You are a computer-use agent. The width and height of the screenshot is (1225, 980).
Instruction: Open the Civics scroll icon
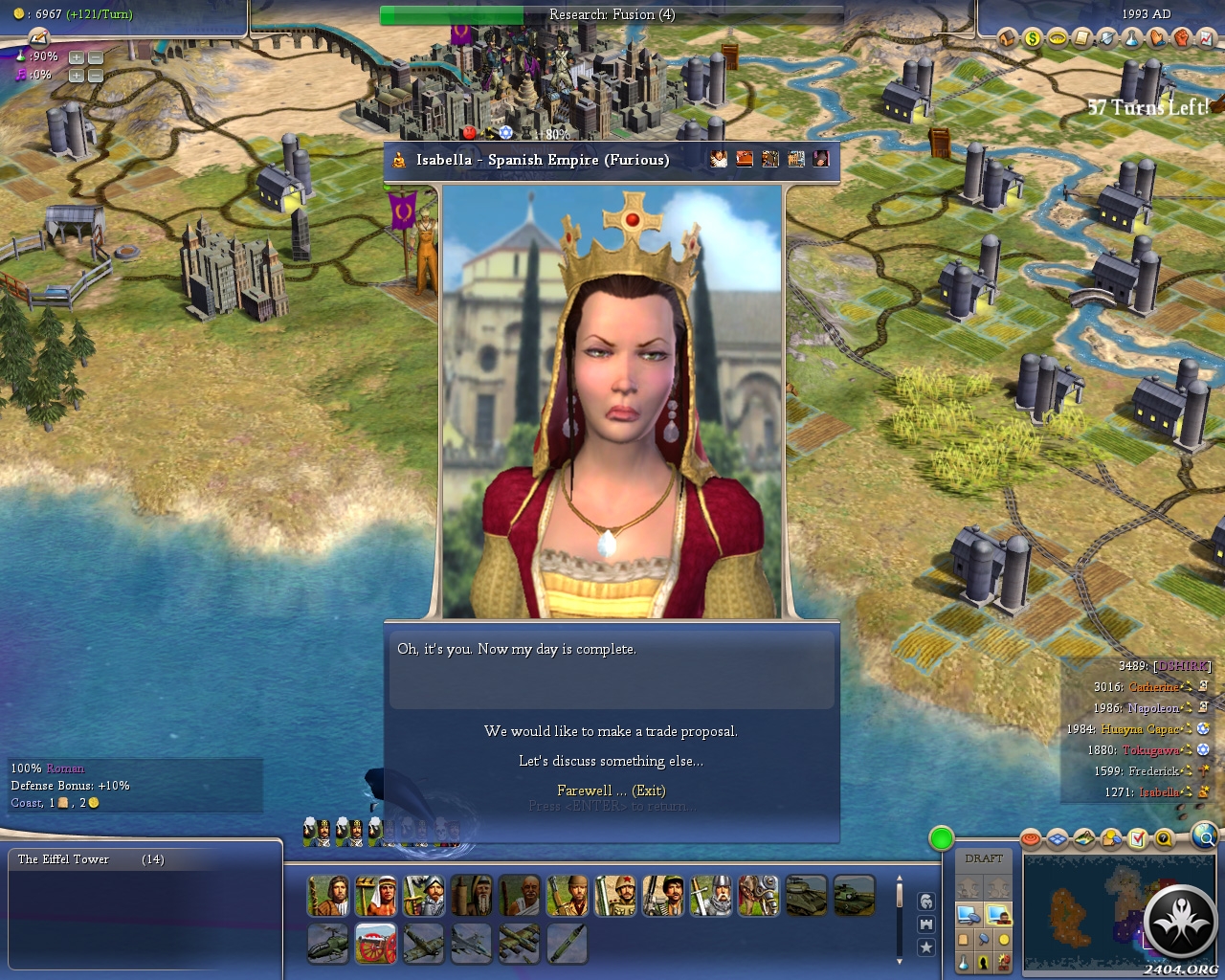pyautogui.click(x=1082, y=38)
